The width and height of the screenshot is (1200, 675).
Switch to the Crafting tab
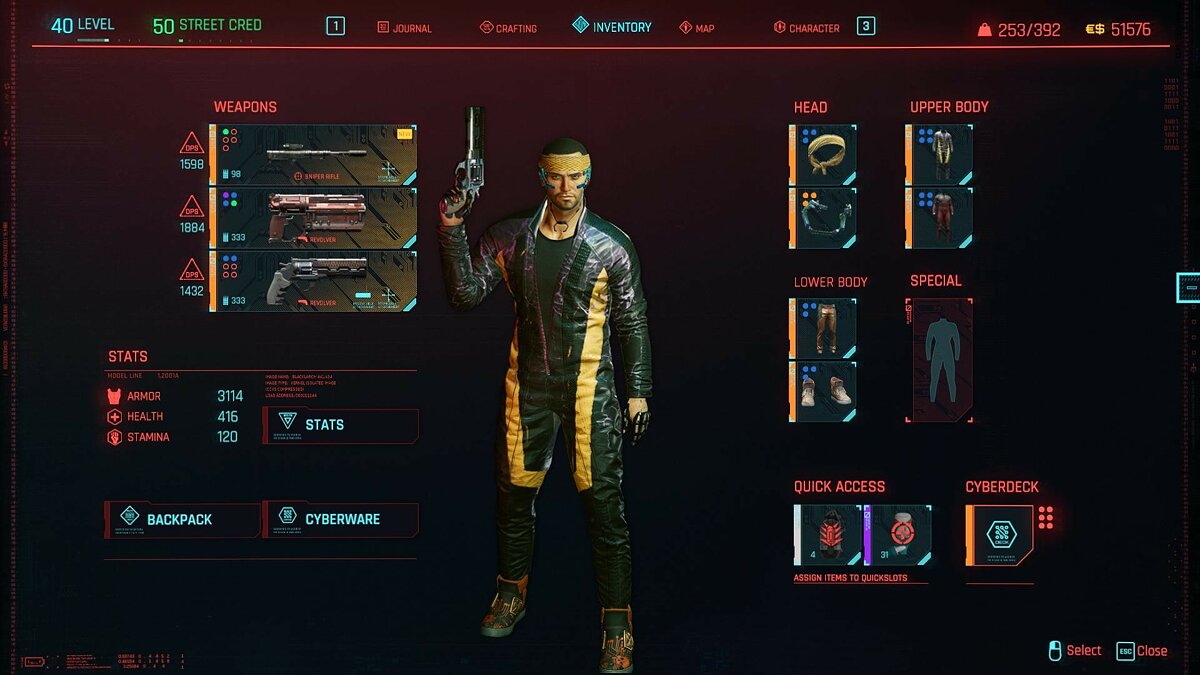pos(508,28)
